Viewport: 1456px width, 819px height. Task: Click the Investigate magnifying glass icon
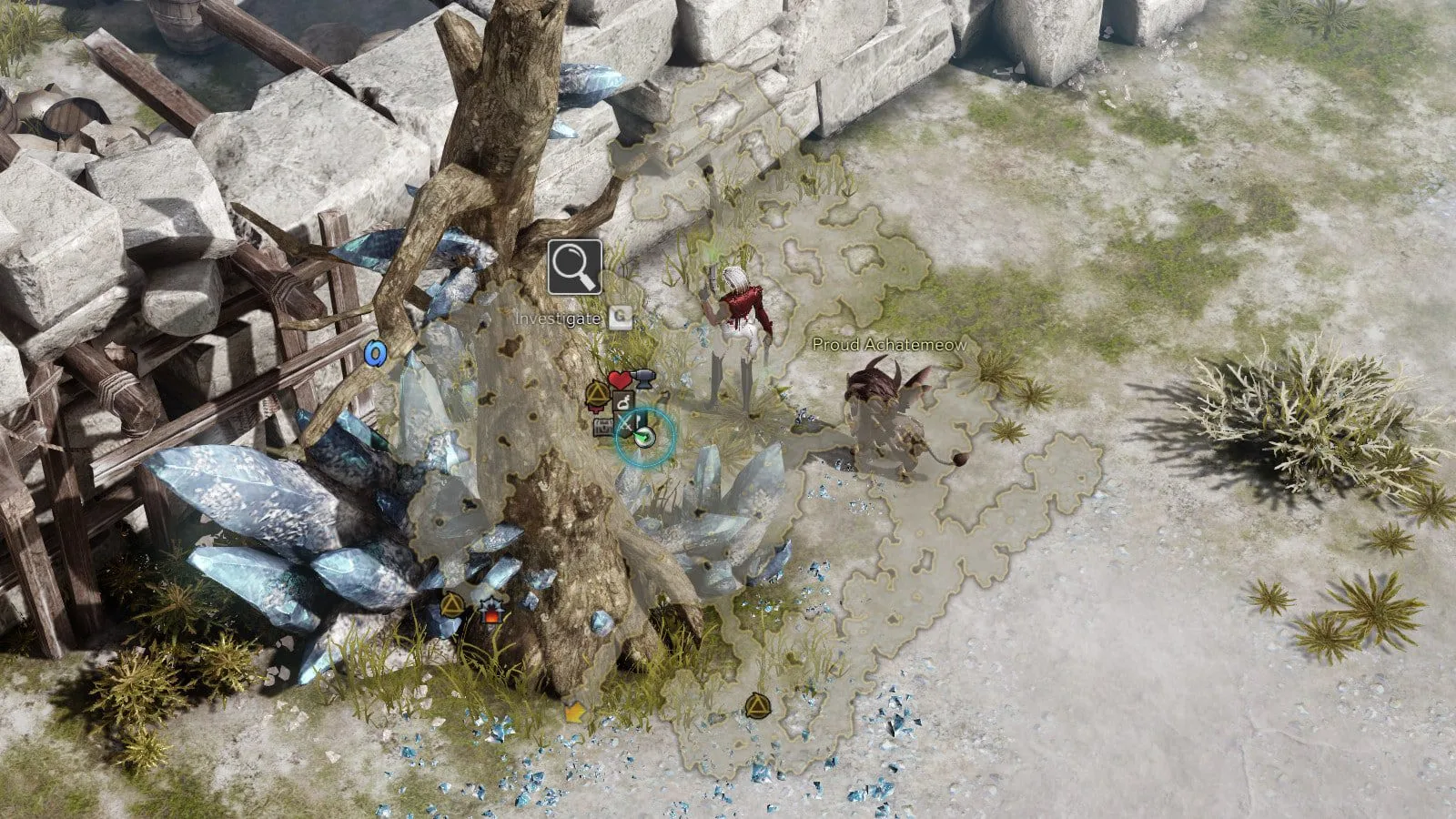click(x=574, y=267)
